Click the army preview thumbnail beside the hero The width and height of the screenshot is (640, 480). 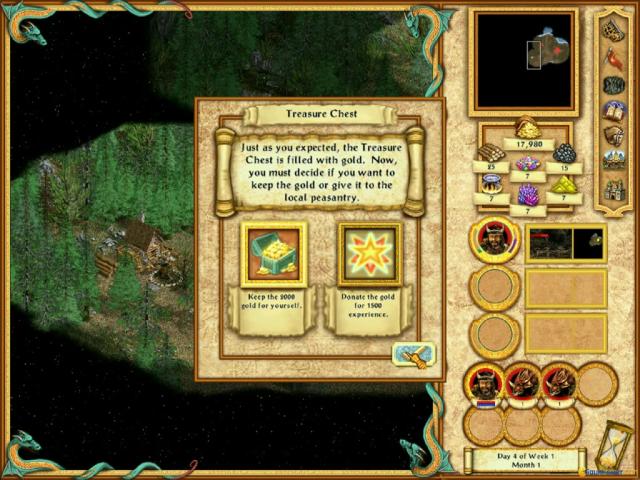565,243
